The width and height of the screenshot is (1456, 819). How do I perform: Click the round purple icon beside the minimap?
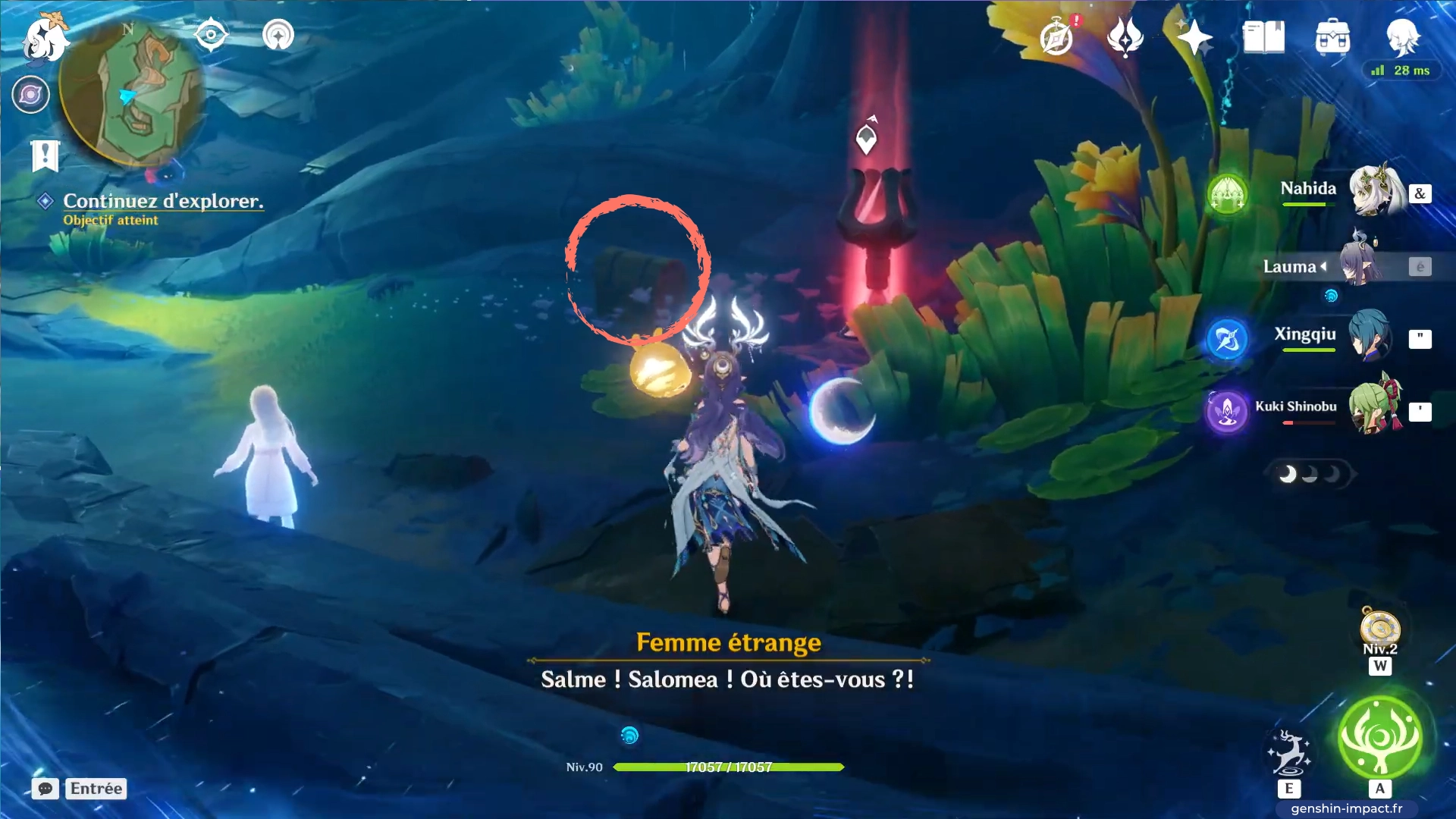click(31, 95)
